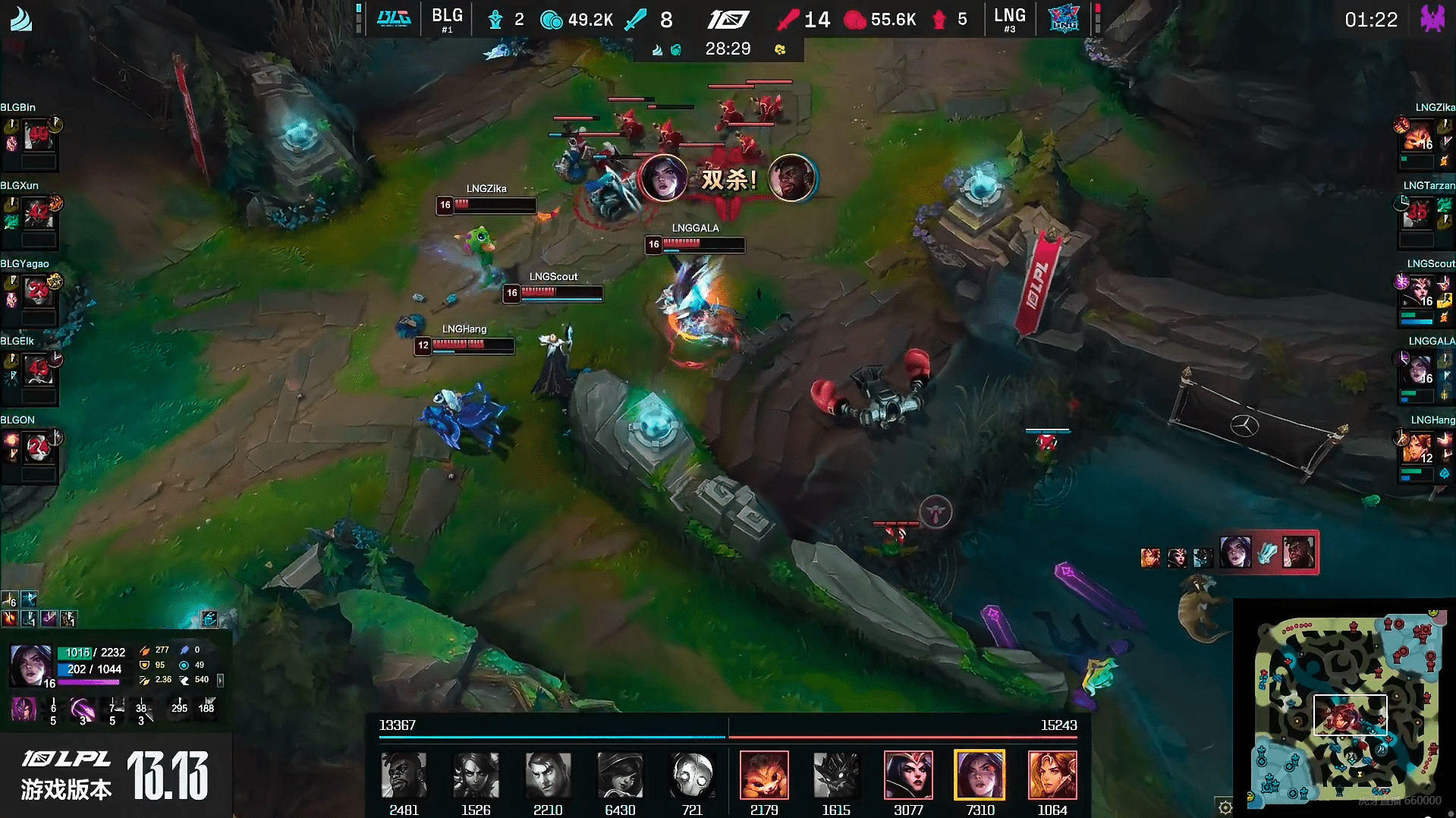
Task: Select the highlighted champion with 7310 damage
Action: coord(980,775)
